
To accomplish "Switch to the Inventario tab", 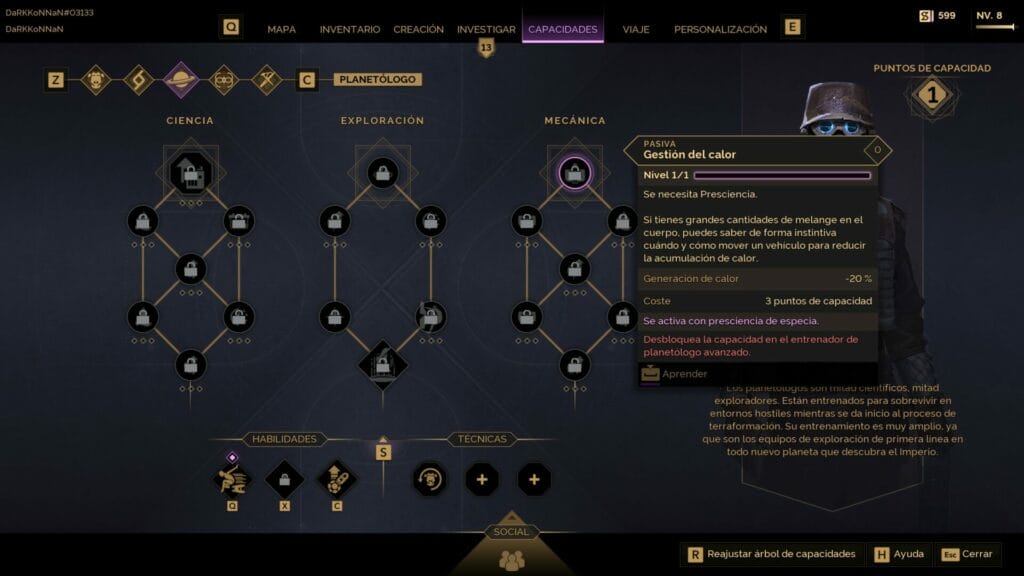I will [350, 29].
